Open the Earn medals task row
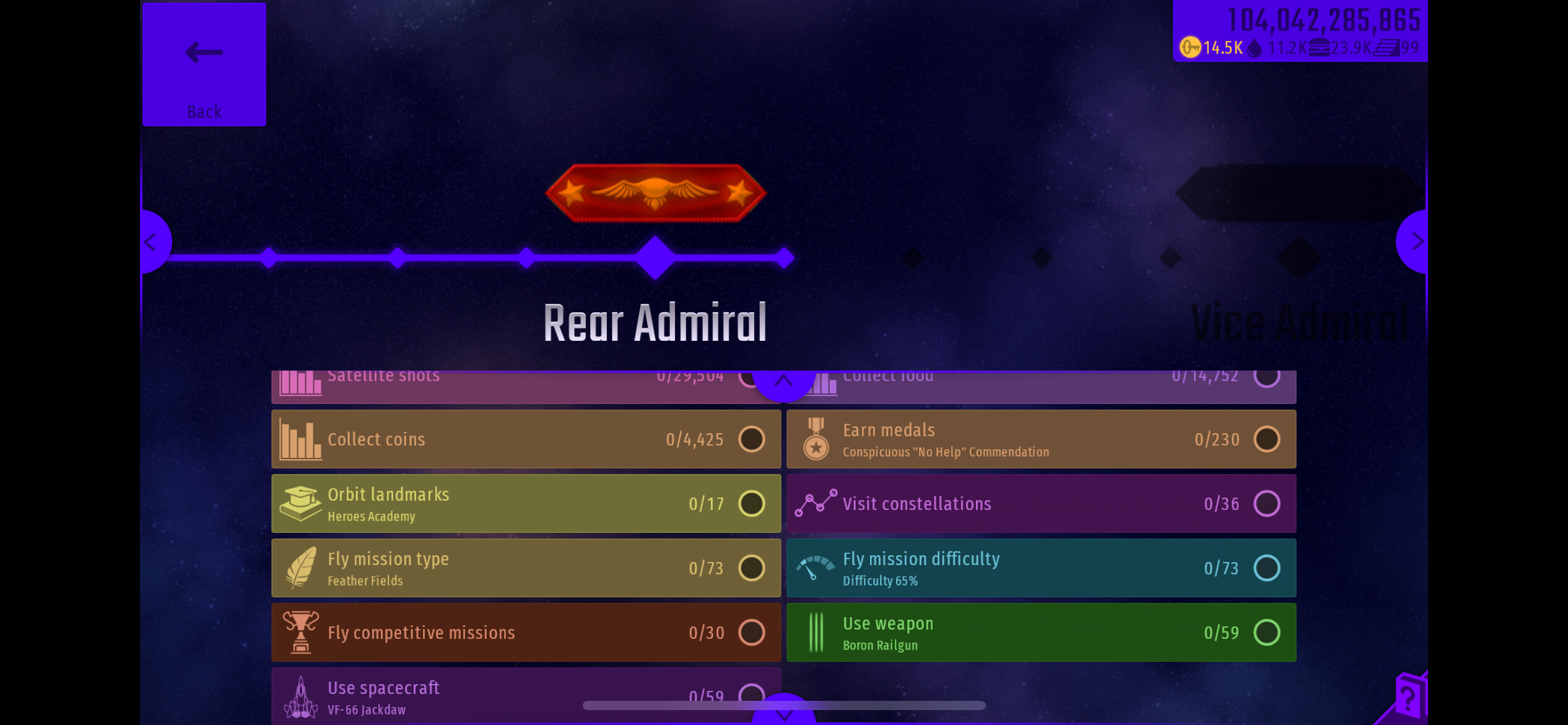Viewport: 1568px width, 725px height. coord(1040,439)
